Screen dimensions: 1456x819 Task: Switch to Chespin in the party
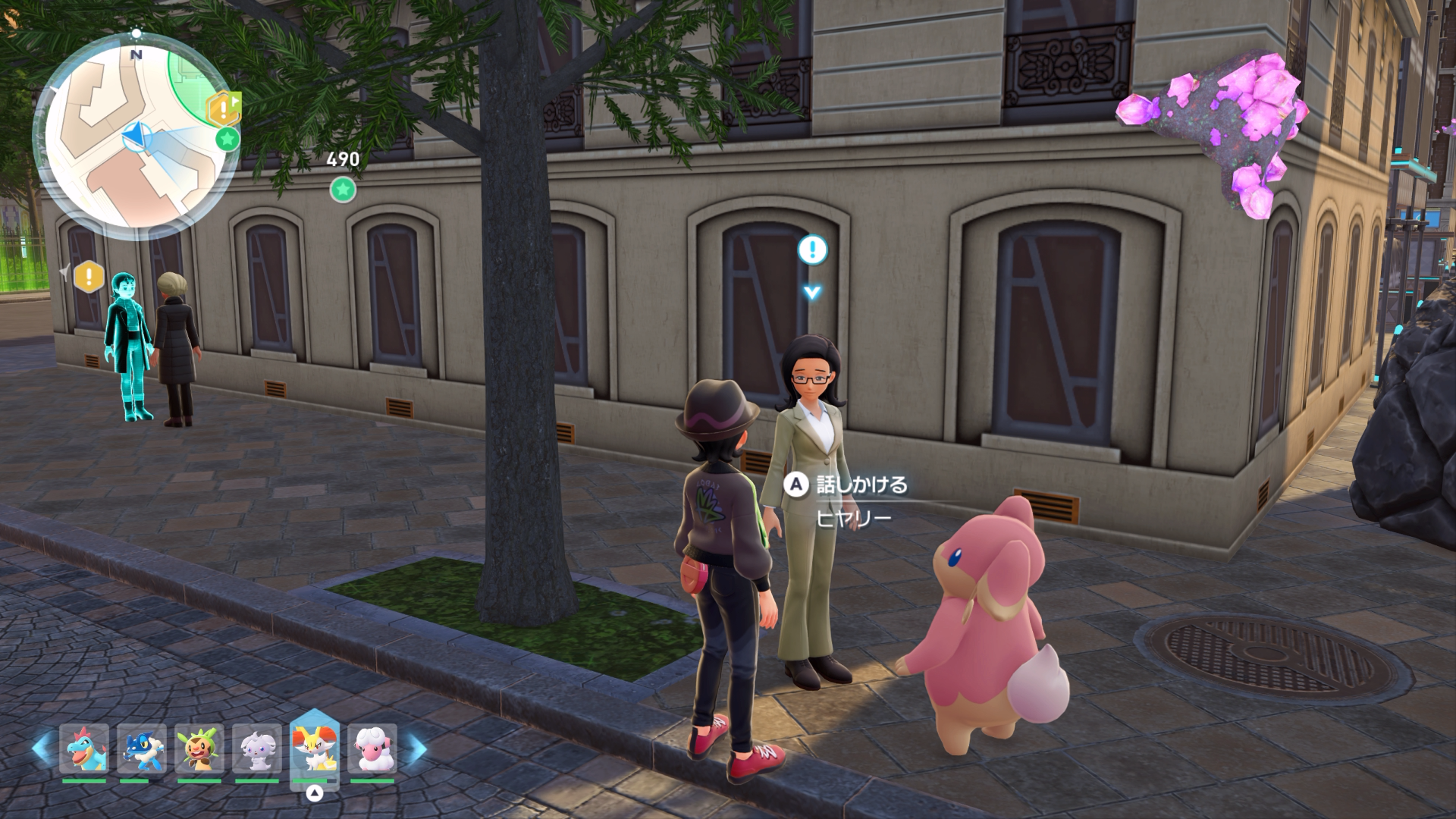click(199, 748)
